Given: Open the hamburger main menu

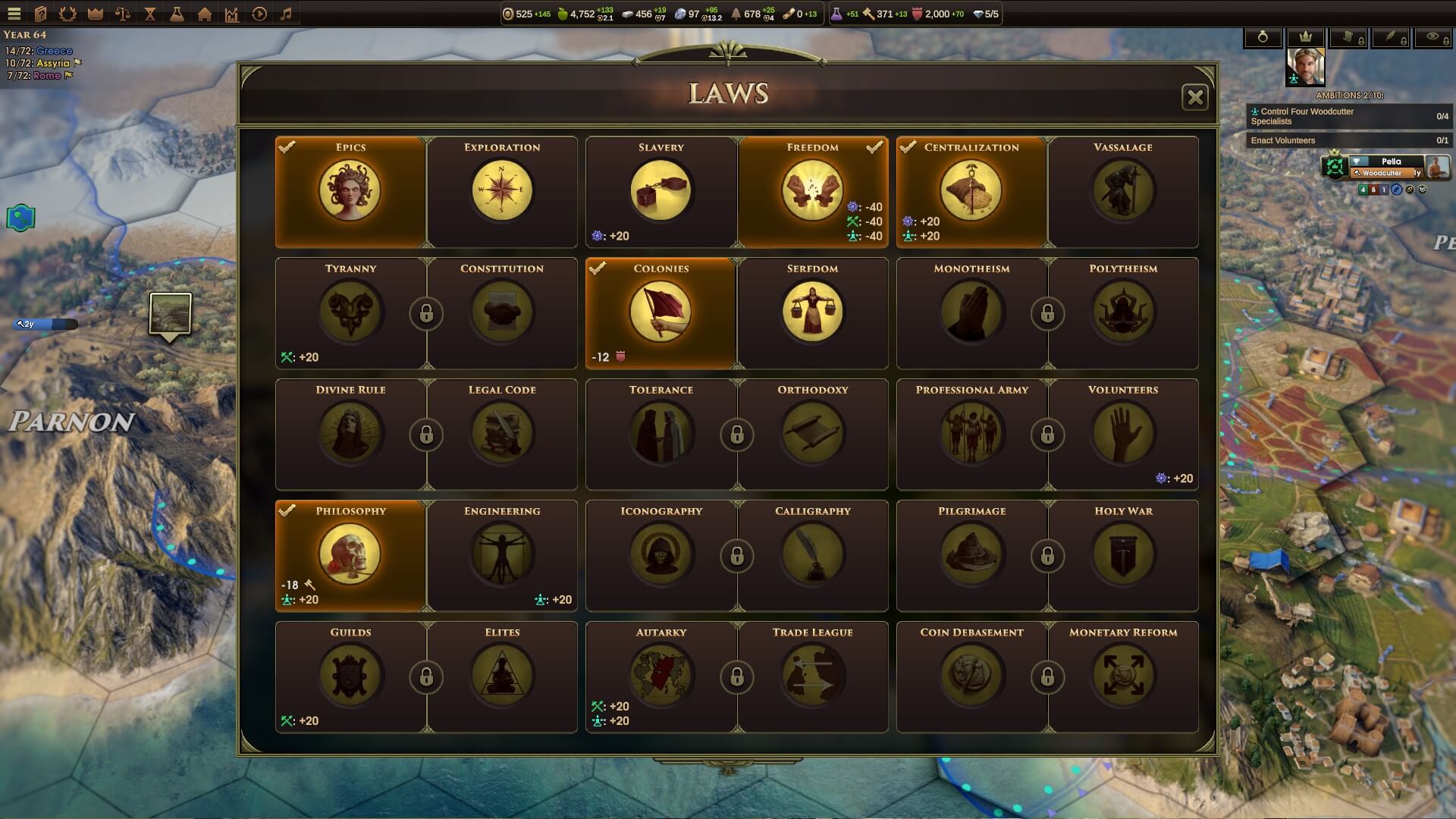Looking at the screenshot, I should (14, 14).
